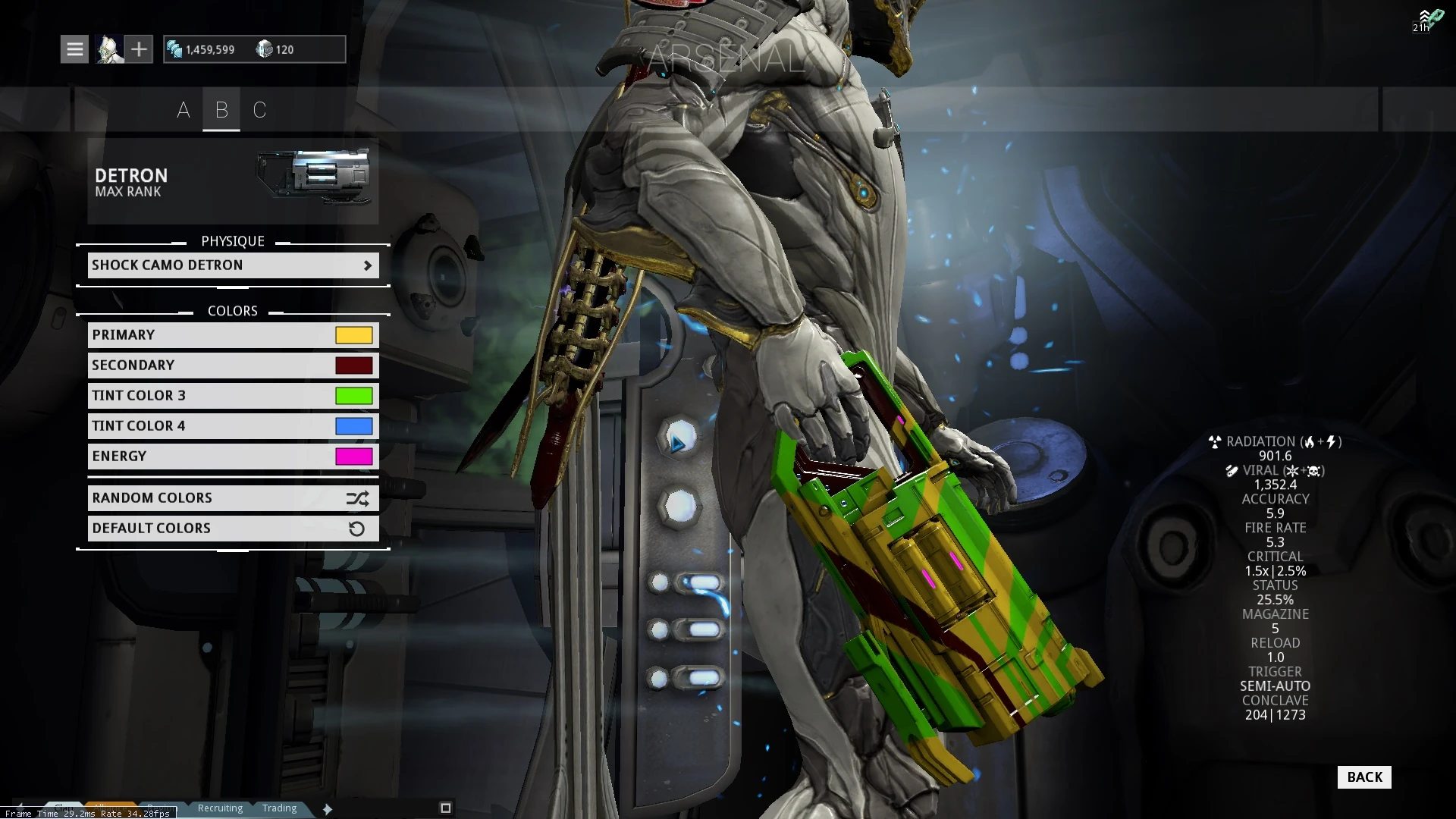Screen dimensions: 1456x819
Task: Open the Recruiting chat tab
Action: click(219, 808)
